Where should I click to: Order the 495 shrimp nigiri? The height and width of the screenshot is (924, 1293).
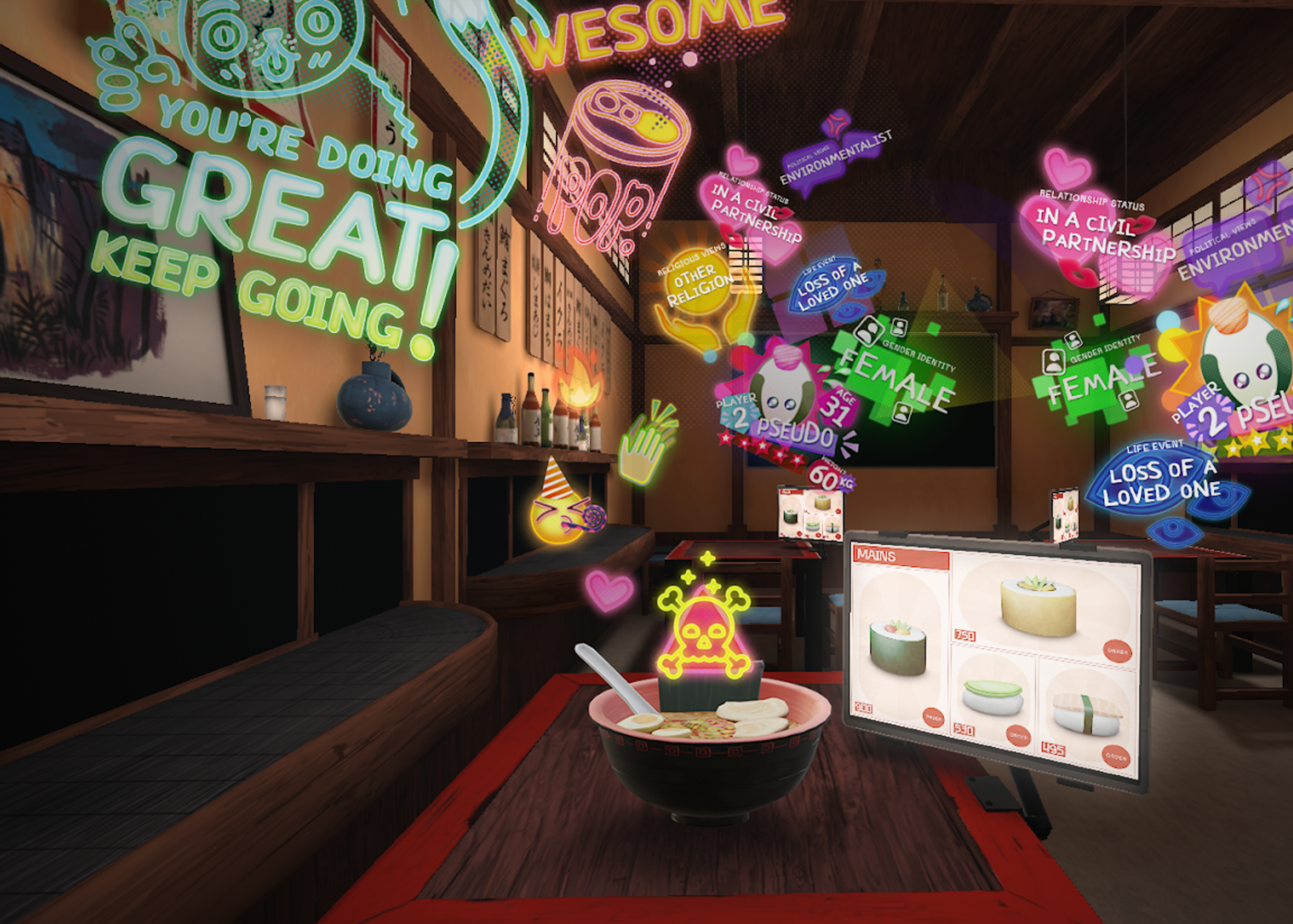(1116, 757)
